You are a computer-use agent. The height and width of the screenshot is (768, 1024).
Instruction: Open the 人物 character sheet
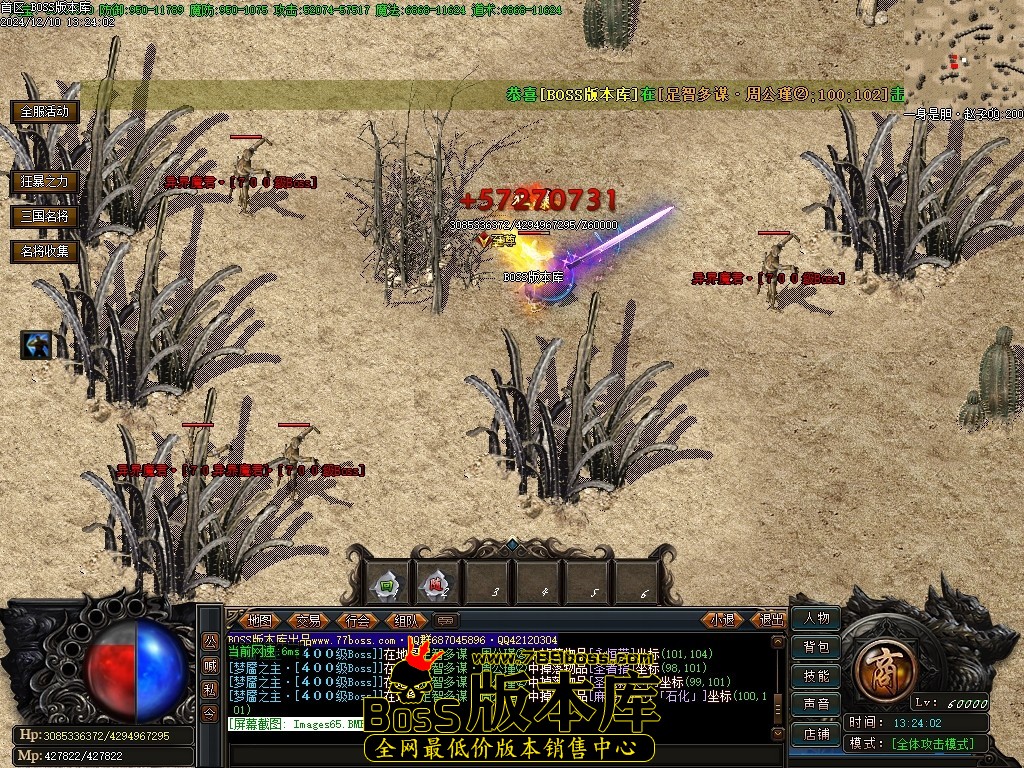click(x=816, y=618)
